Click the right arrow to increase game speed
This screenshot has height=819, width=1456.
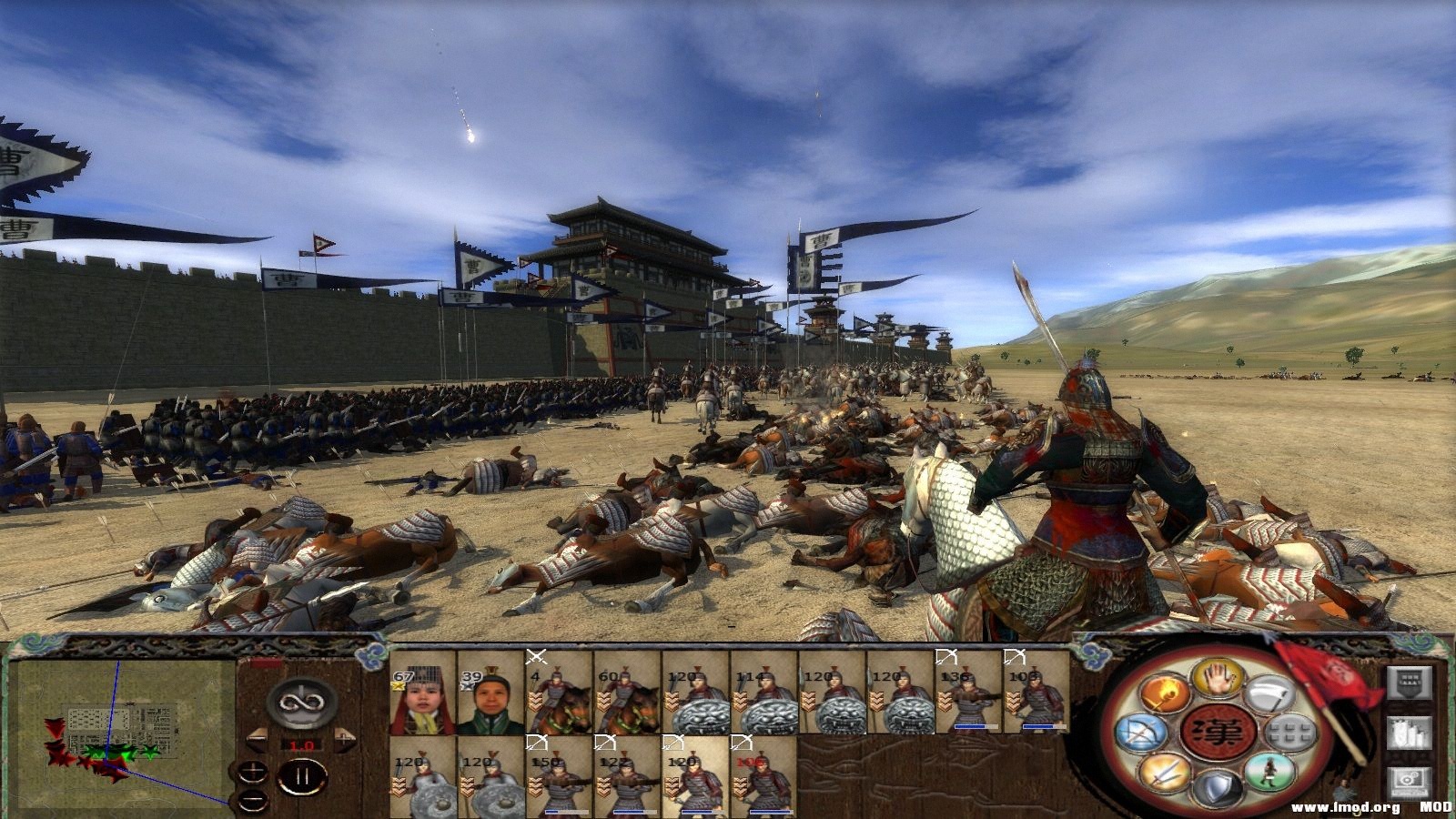click(x=346, y=741)
